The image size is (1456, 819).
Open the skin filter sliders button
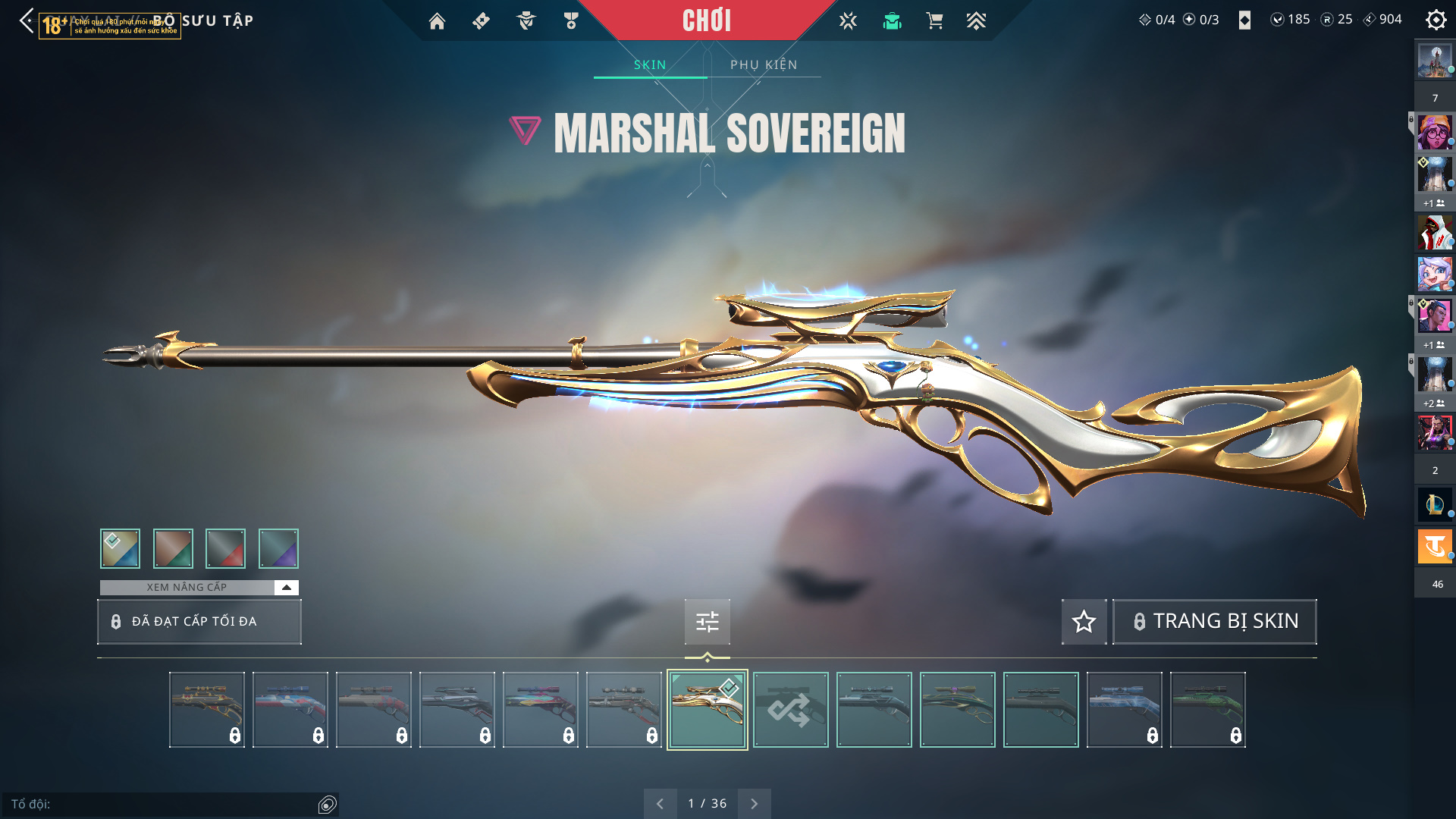coord(707,622)
